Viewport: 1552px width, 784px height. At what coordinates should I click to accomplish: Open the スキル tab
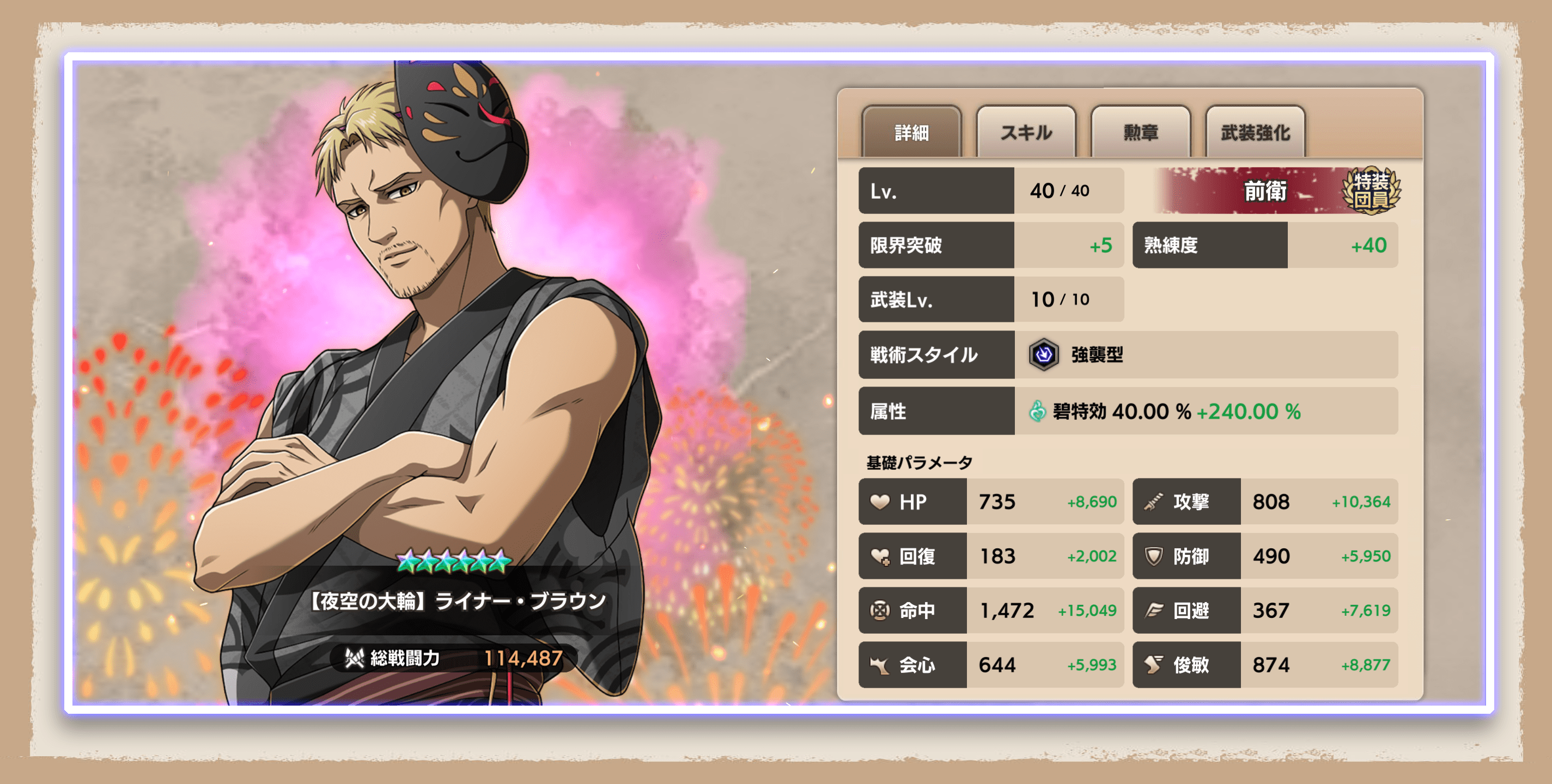click(1025, 132)
